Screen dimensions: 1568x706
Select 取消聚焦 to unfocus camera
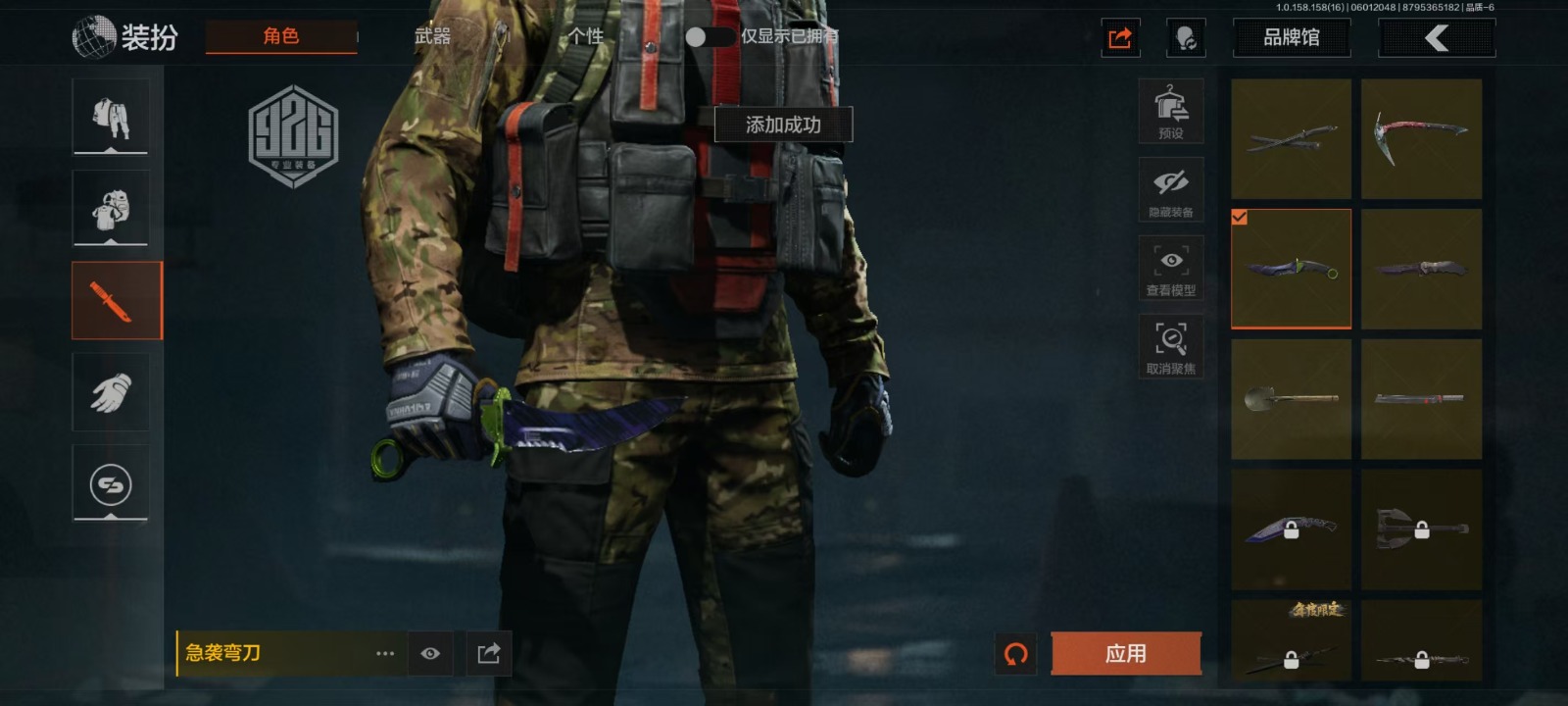[x=1170, y=347]
